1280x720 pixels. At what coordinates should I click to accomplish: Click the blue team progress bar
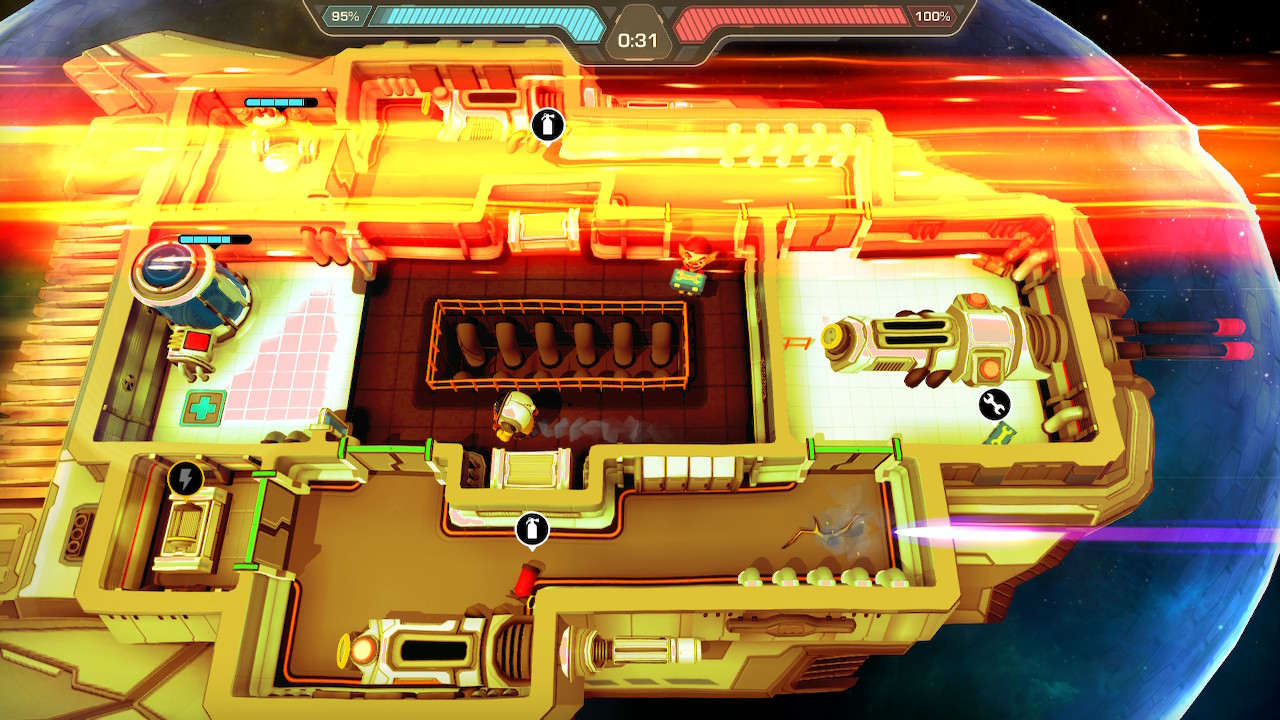tap(490, 16)
